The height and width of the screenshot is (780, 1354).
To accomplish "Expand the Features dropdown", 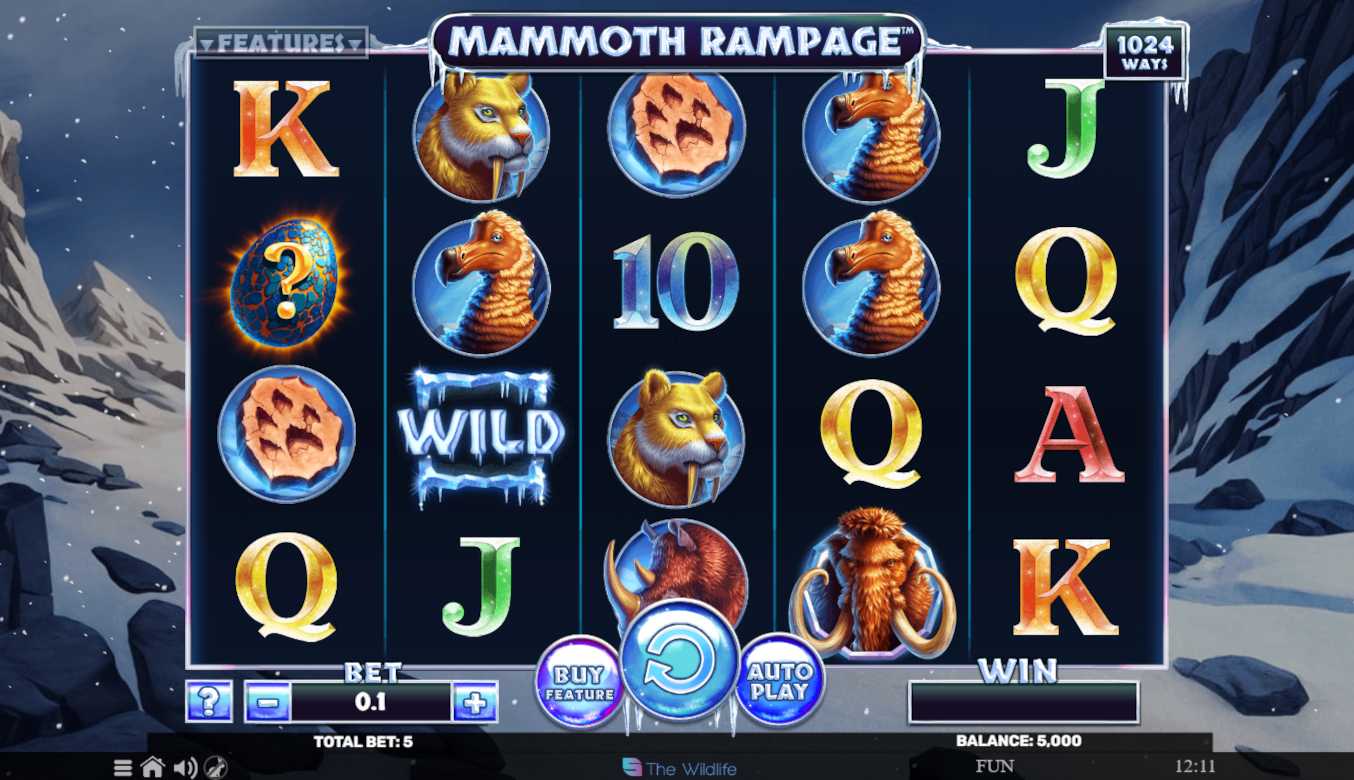I will click(x=281, y=43).
